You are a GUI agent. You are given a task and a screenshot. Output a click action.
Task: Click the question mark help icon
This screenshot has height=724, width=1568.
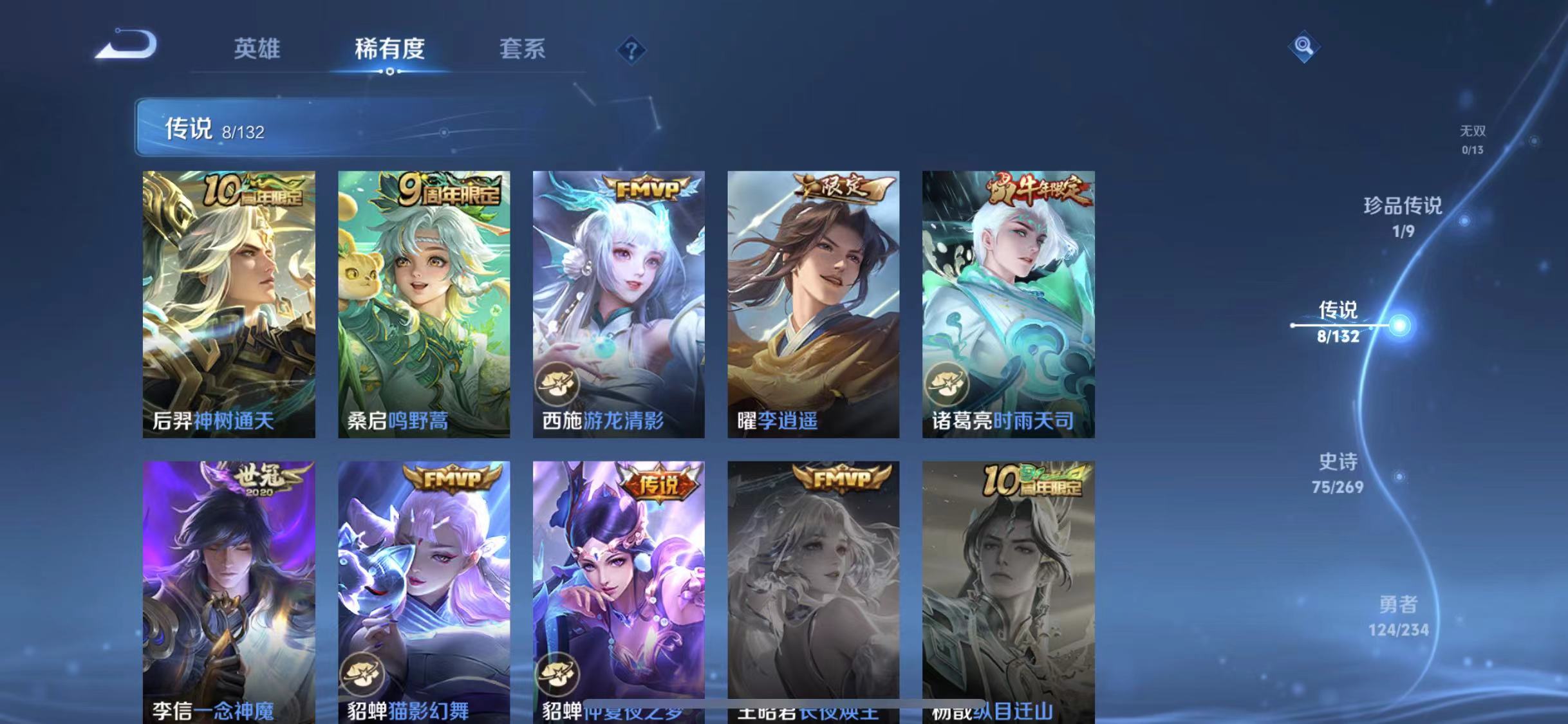tap(631, 49)
